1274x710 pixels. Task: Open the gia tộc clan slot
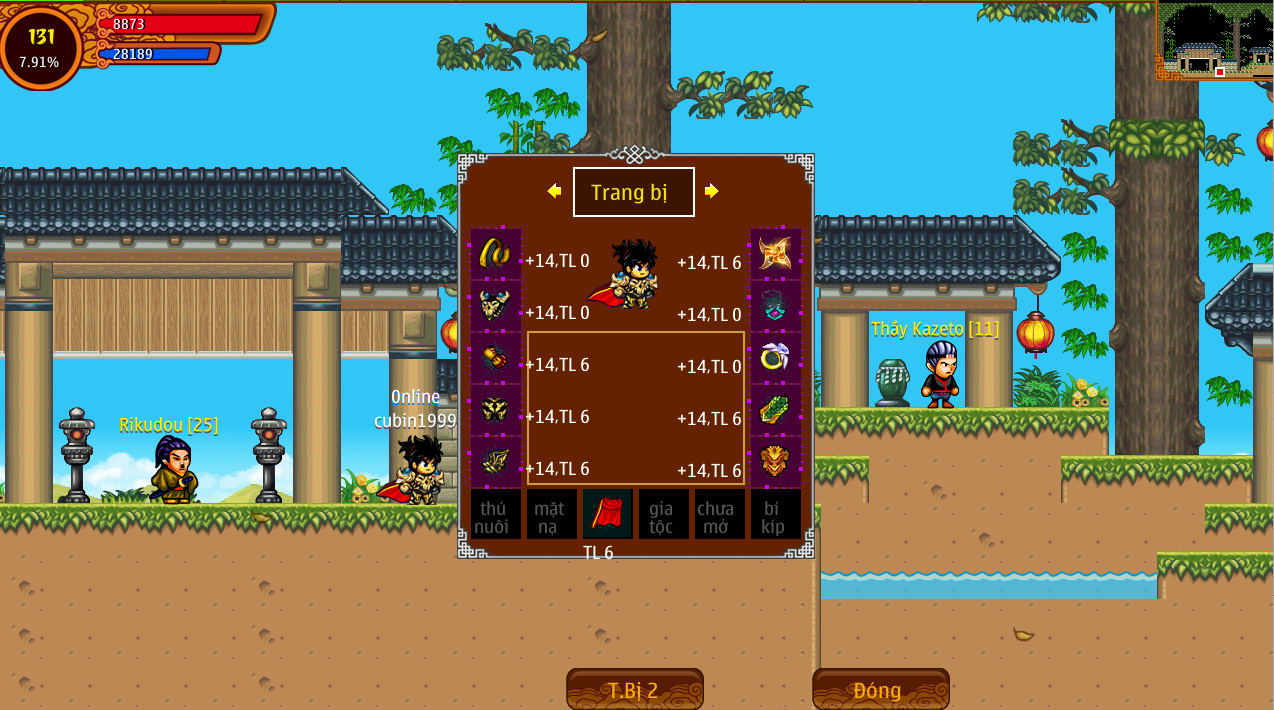click(x=664, y=514)
